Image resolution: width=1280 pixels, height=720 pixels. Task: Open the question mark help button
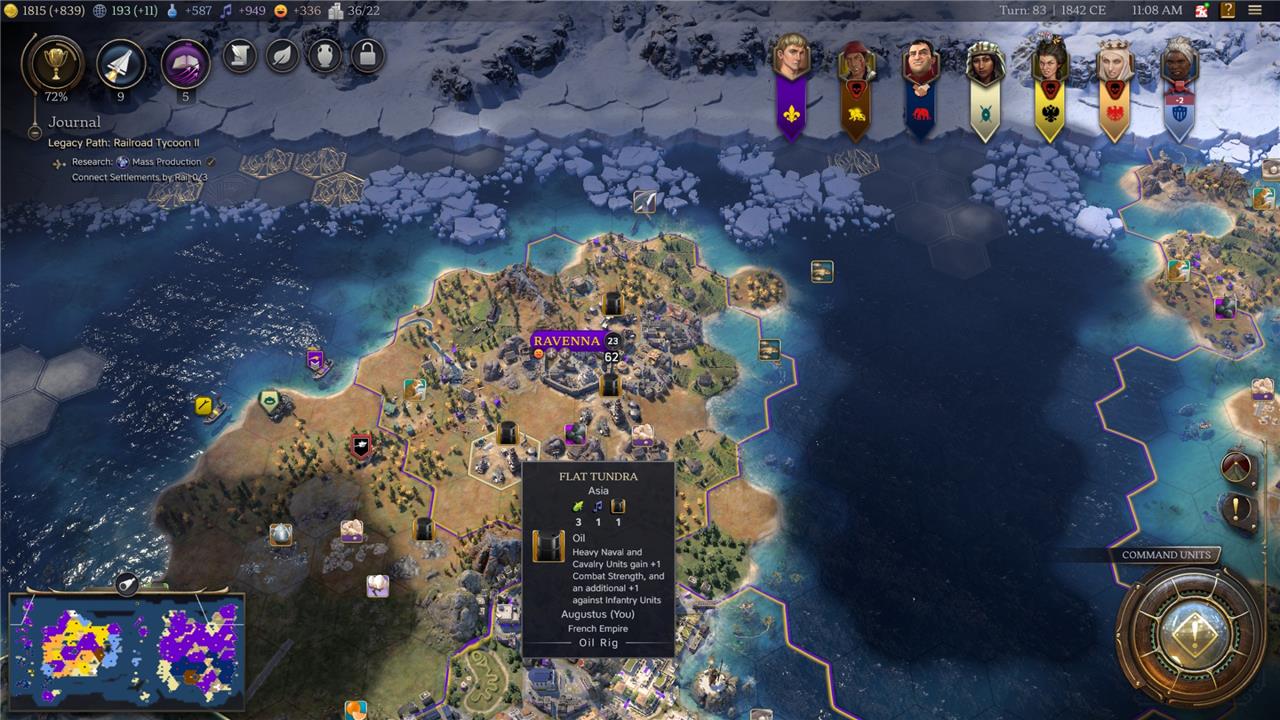[1227, 10]
